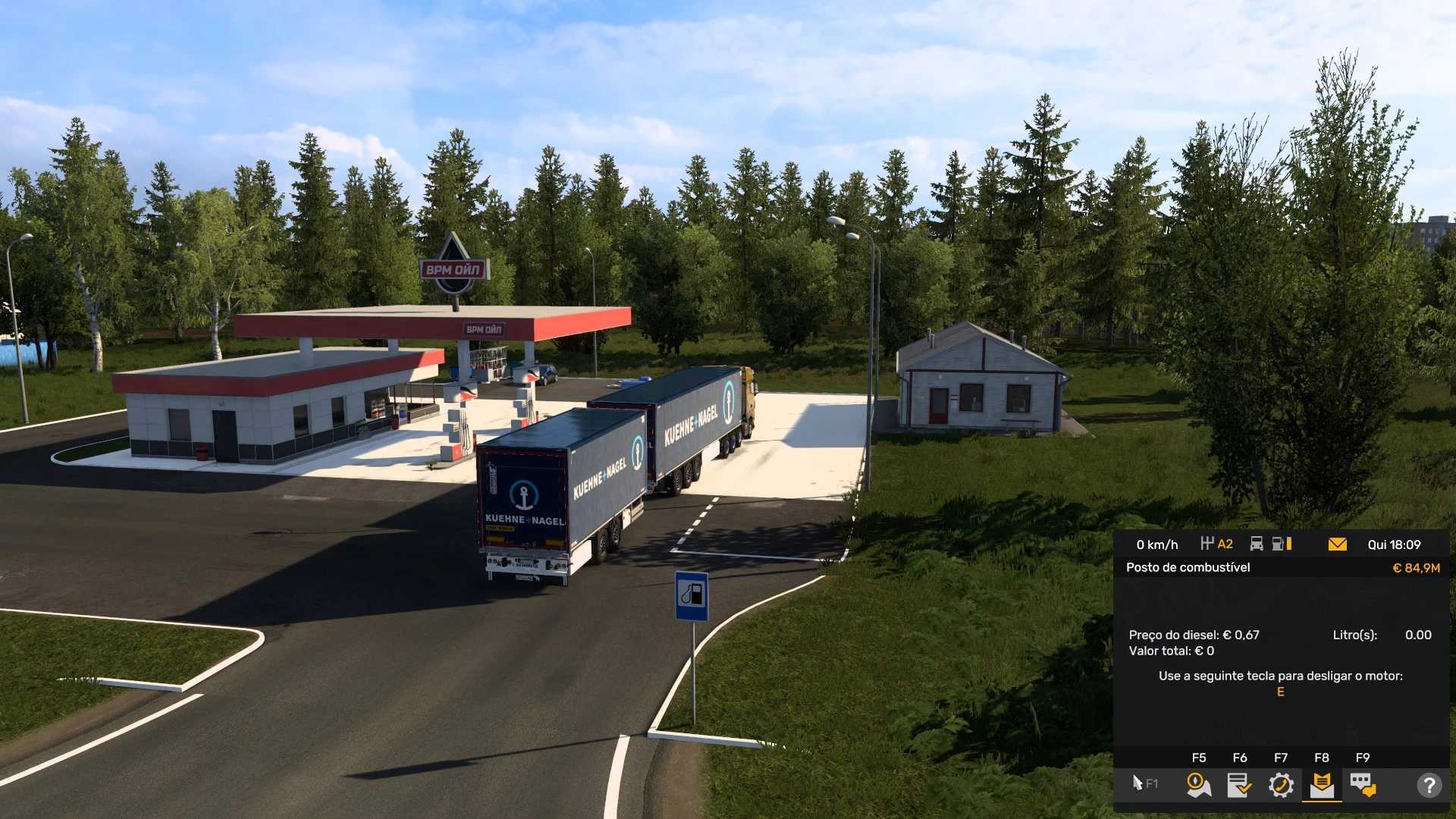Open the chat speech-bubble tab
Screen dimensions: 1456x819
(1363, 785)
